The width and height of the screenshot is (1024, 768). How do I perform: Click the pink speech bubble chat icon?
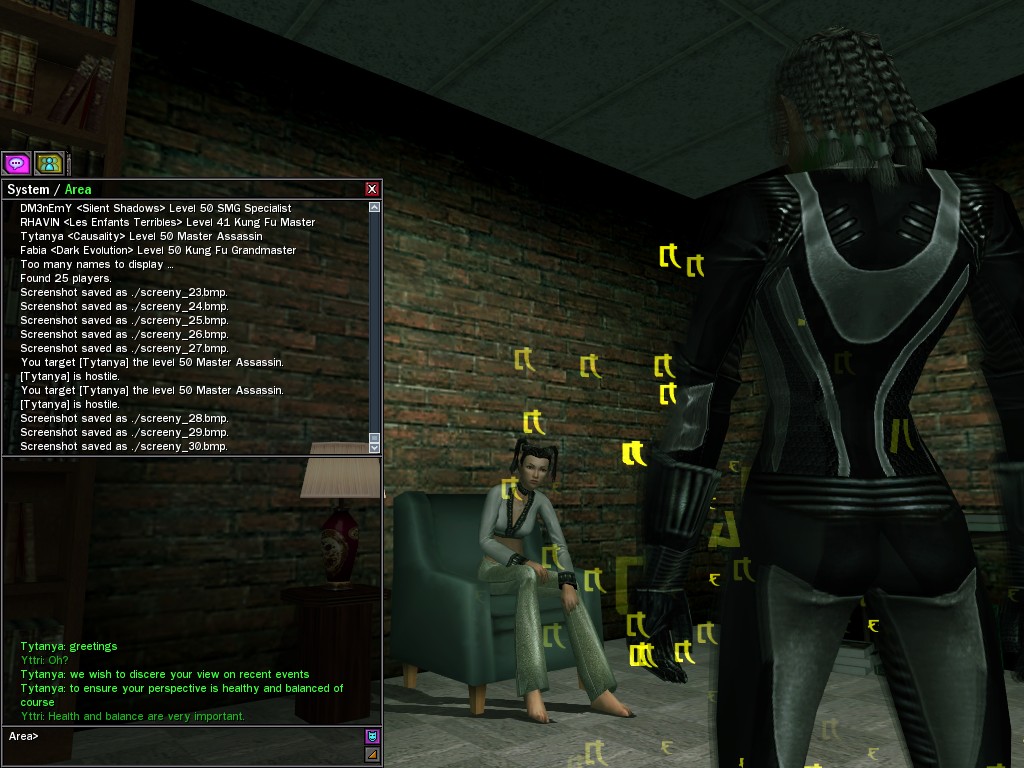pos(16,163)
